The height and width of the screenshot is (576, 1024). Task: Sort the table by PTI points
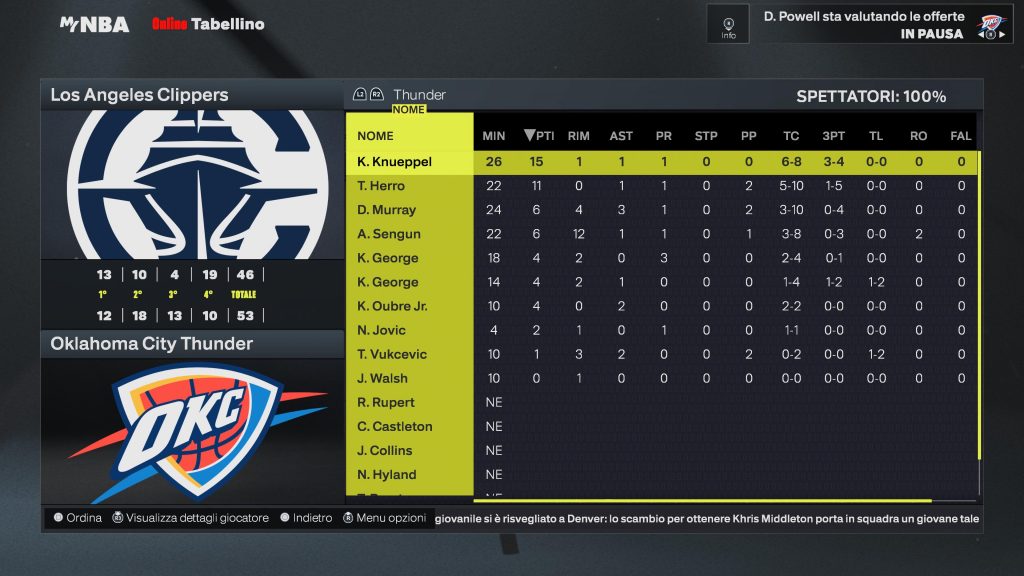click(539, 136)
